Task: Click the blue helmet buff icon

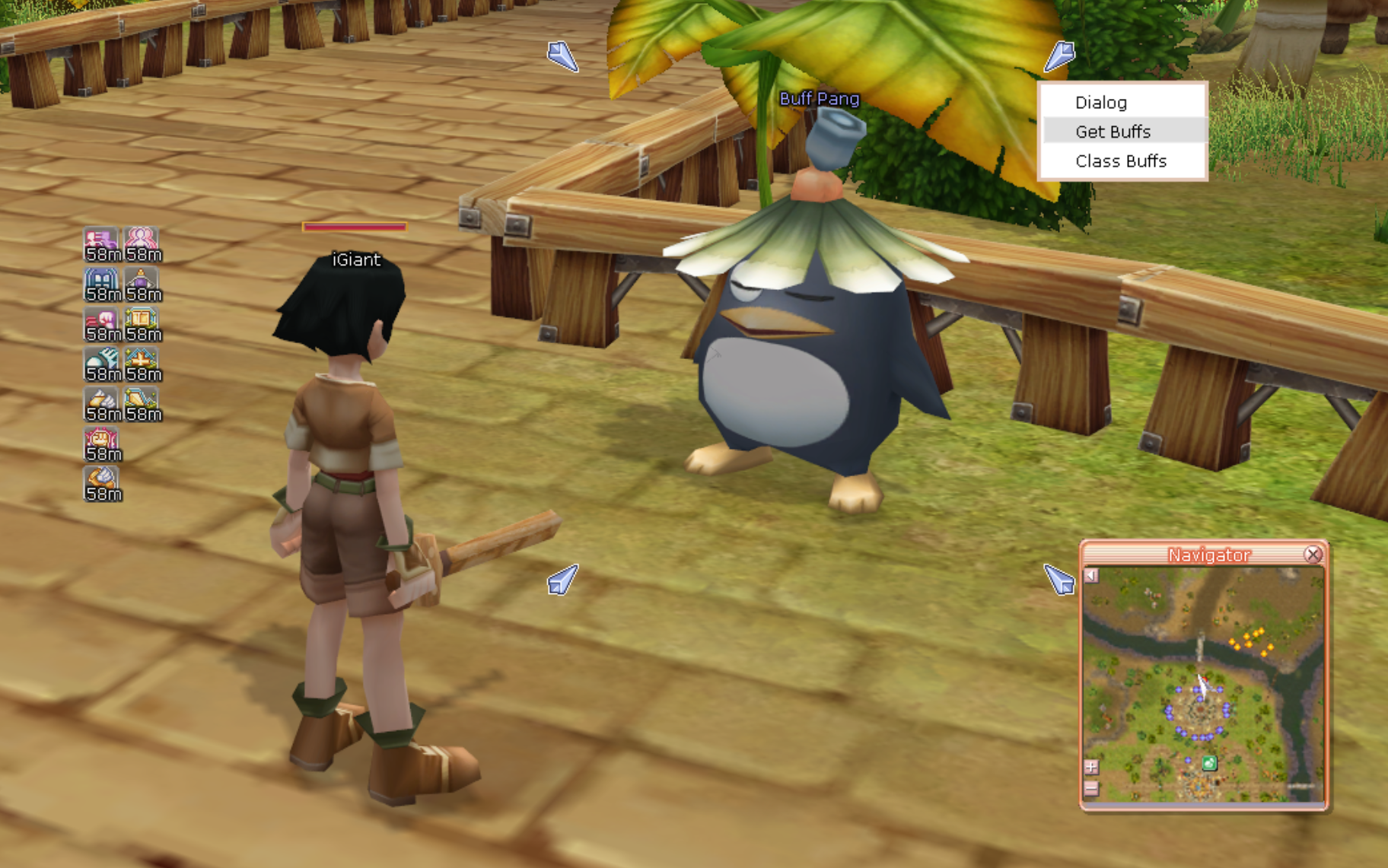Action: (x=102, y=281)
